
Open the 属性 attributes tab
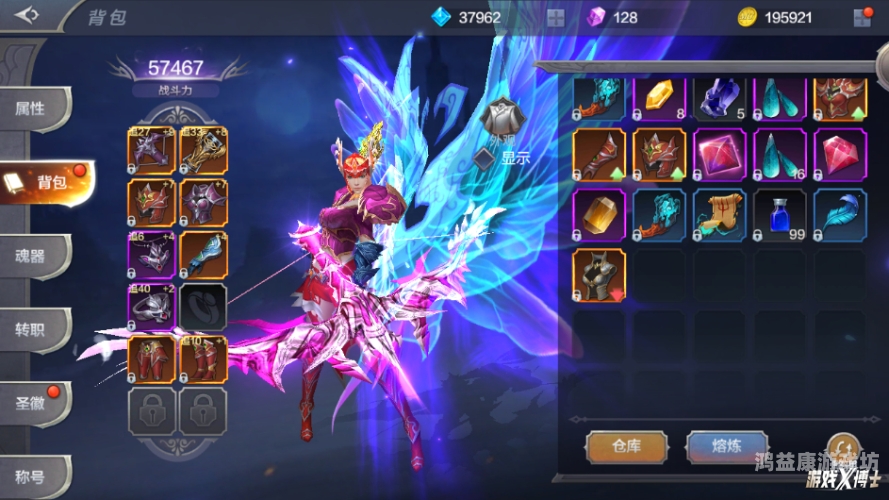click(33, 109)
